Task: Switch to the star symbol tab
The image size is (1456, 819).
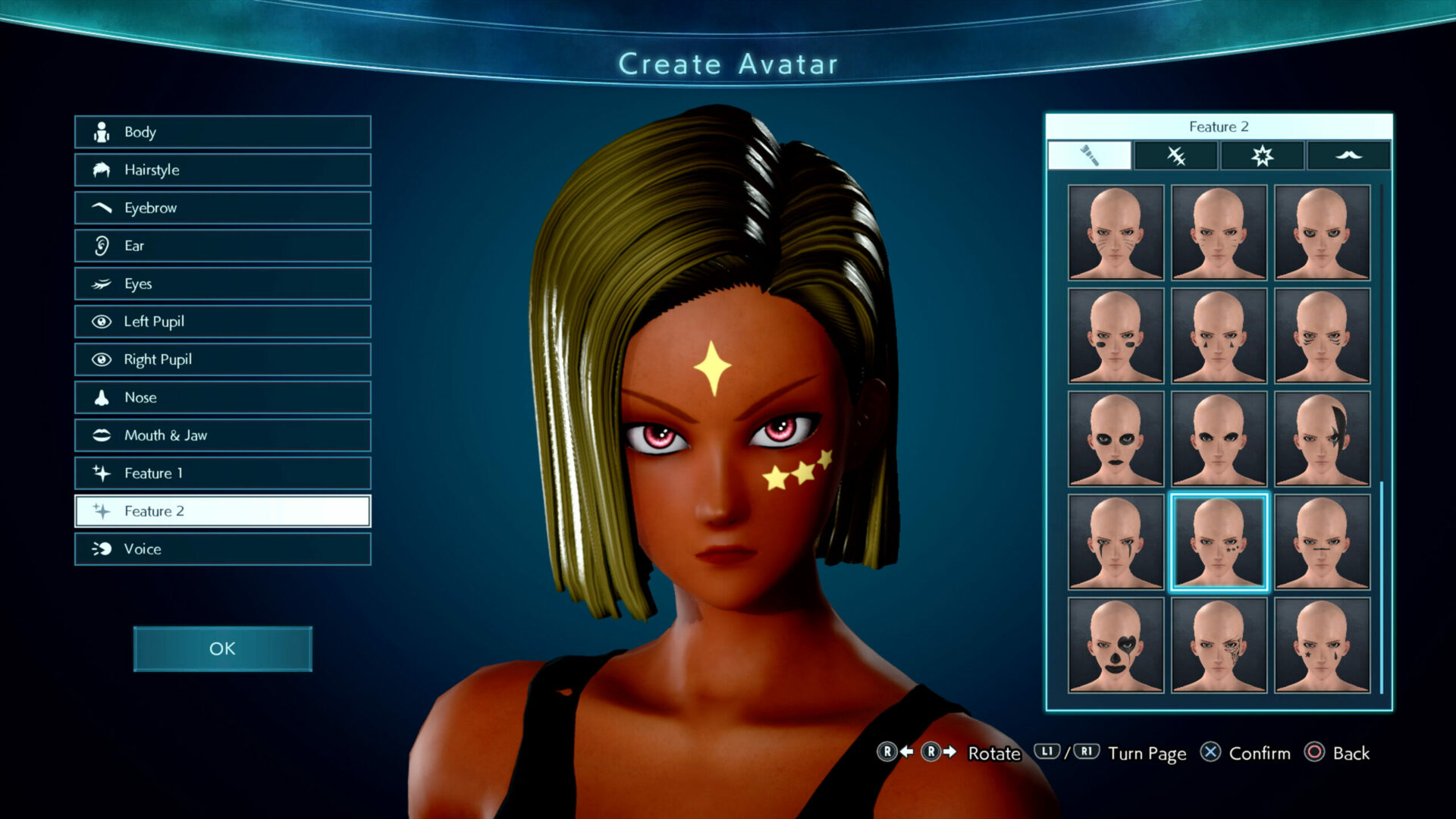Action: tap(1262, 155)
